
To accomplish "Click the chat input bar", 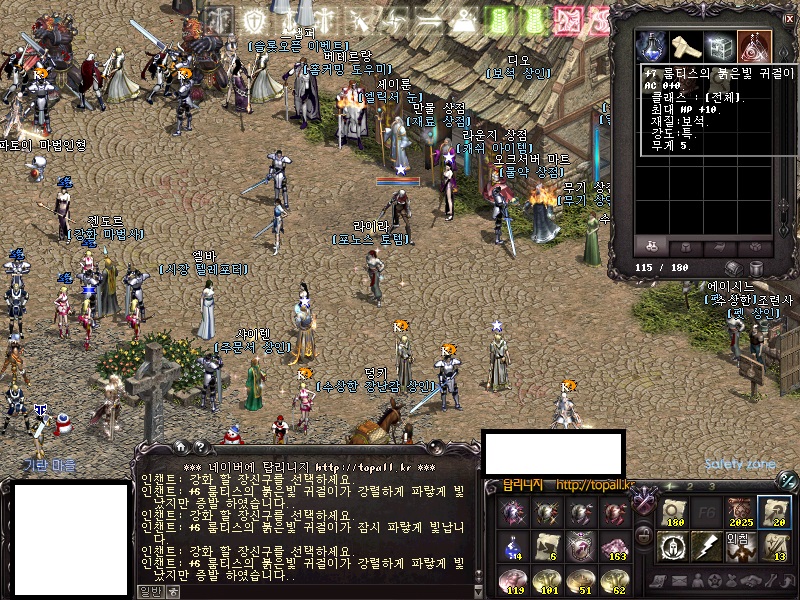I will [x=300, y=591].
